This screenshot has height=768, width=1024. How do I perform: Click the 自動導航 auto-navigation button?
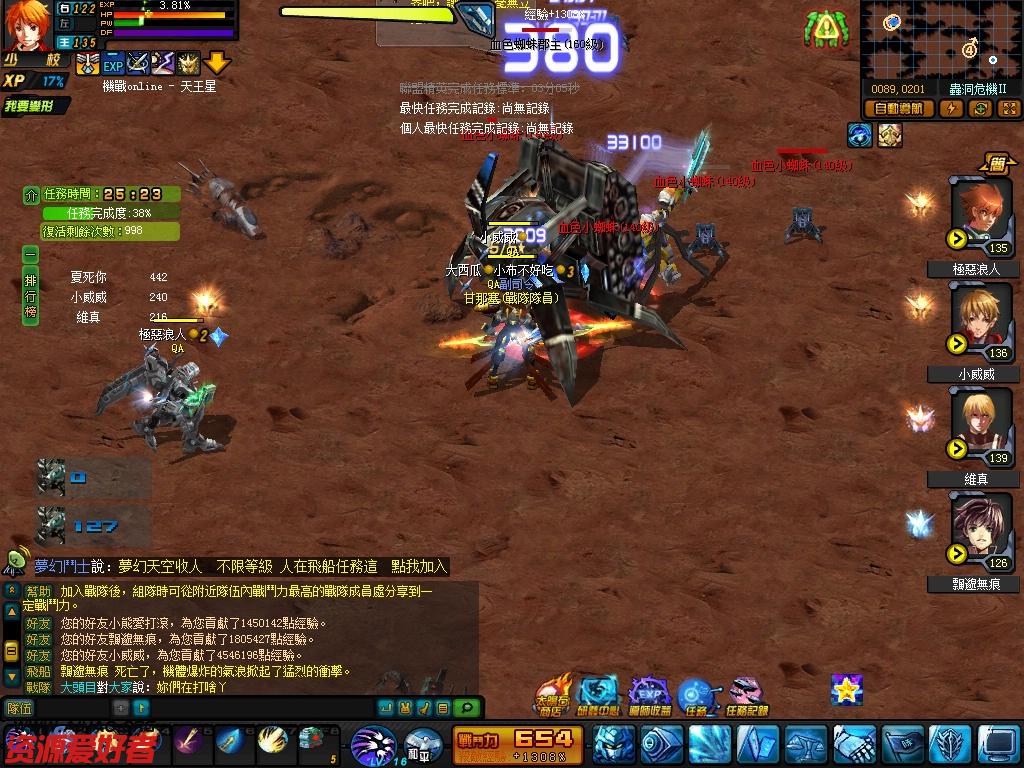coord(898,109)
